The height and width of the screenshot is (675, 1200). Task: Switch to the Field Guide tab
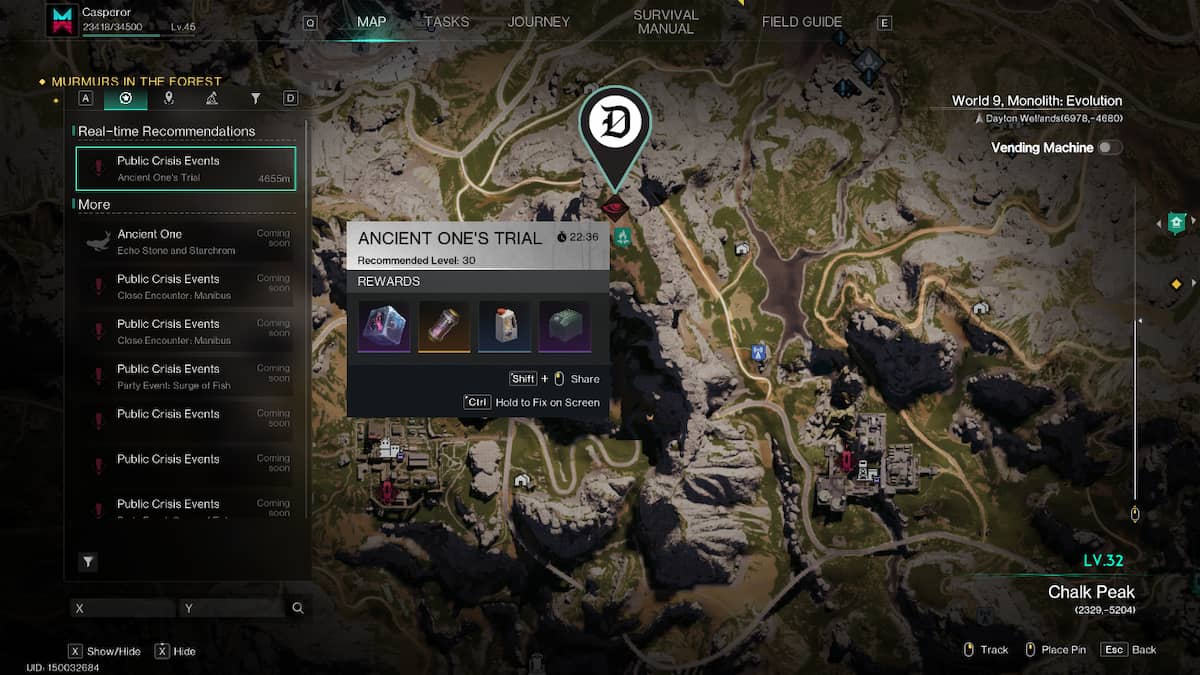pyautogui.click(x=801, y=22)
